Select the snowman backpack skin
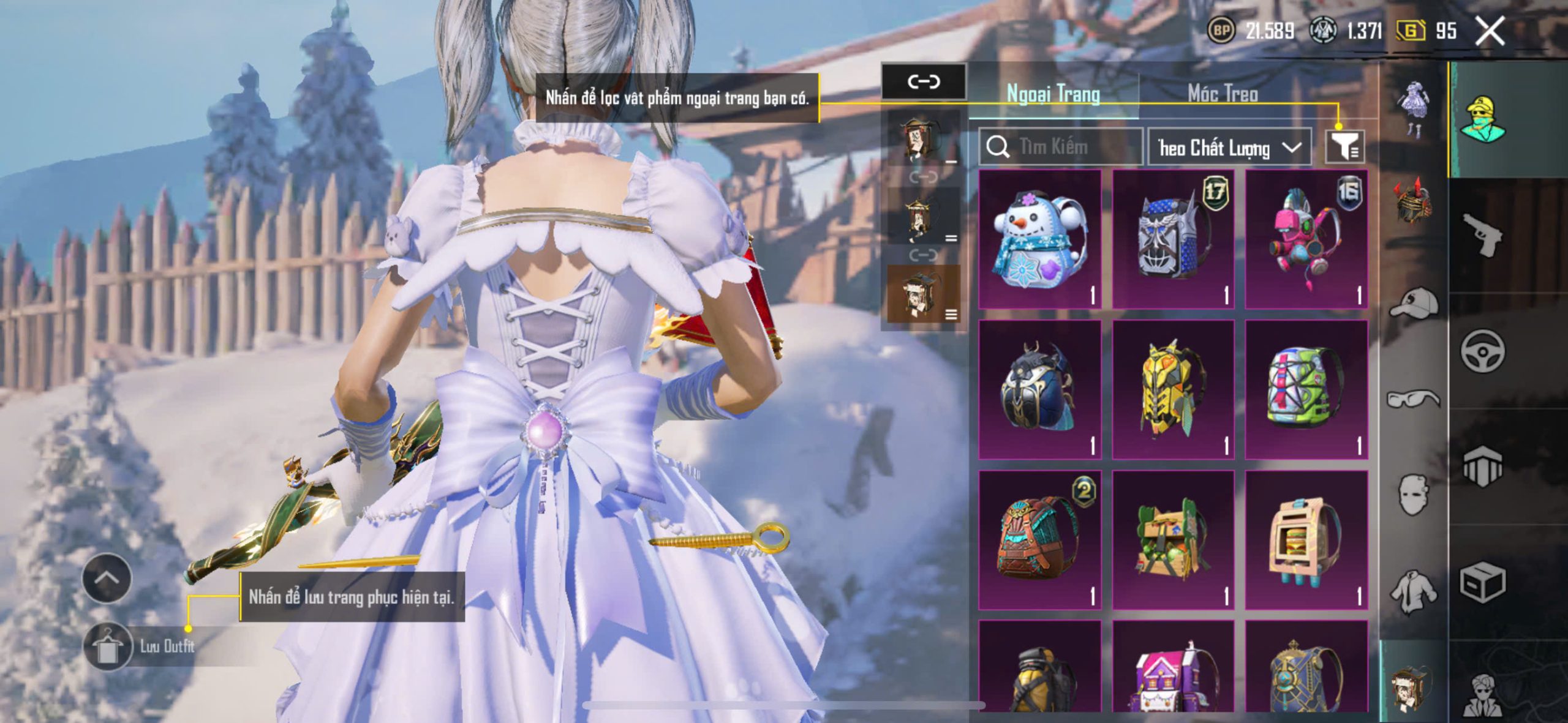 click(x=1040, y=239)
